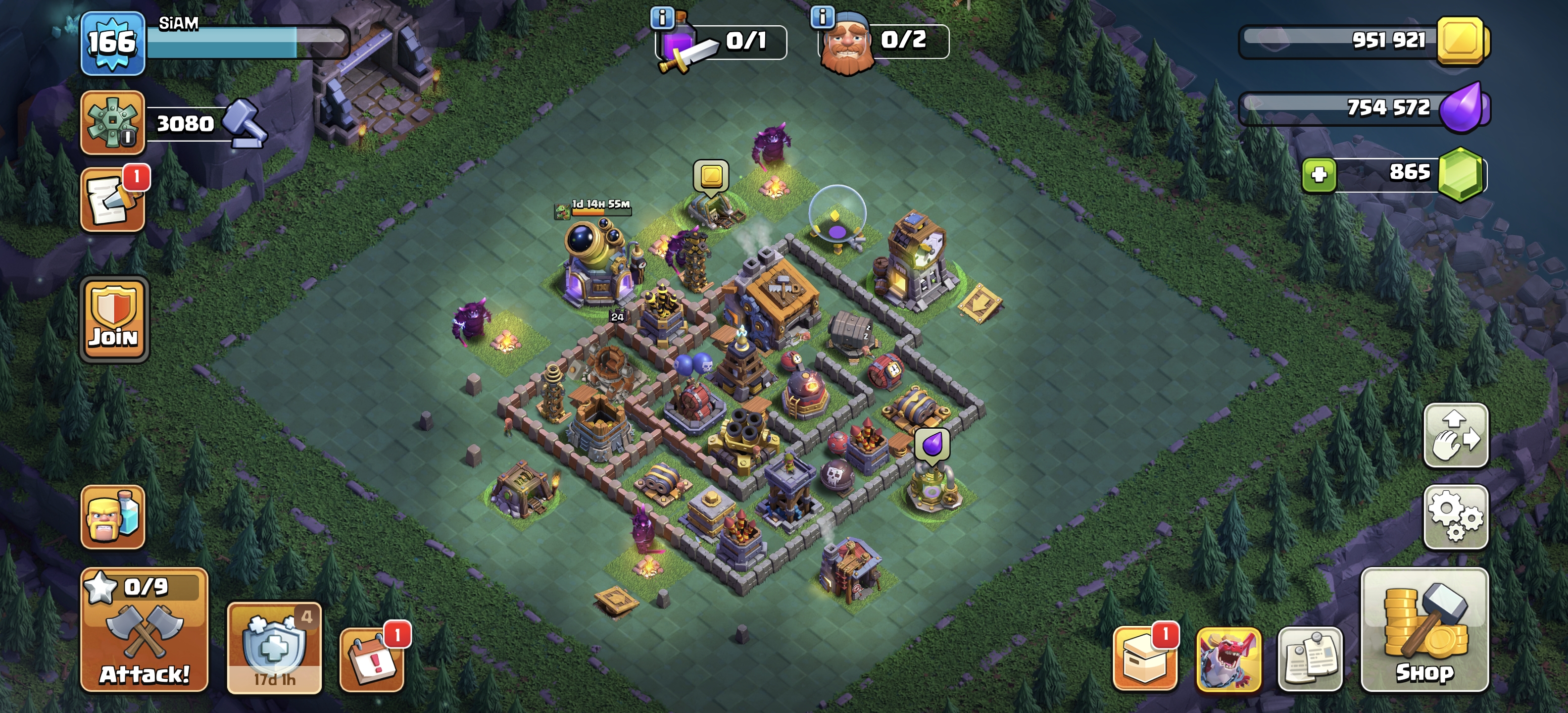Show laboratory info for 0/1 potion
This screenshot has height=713, width=1568.
[x=662, y=17]
